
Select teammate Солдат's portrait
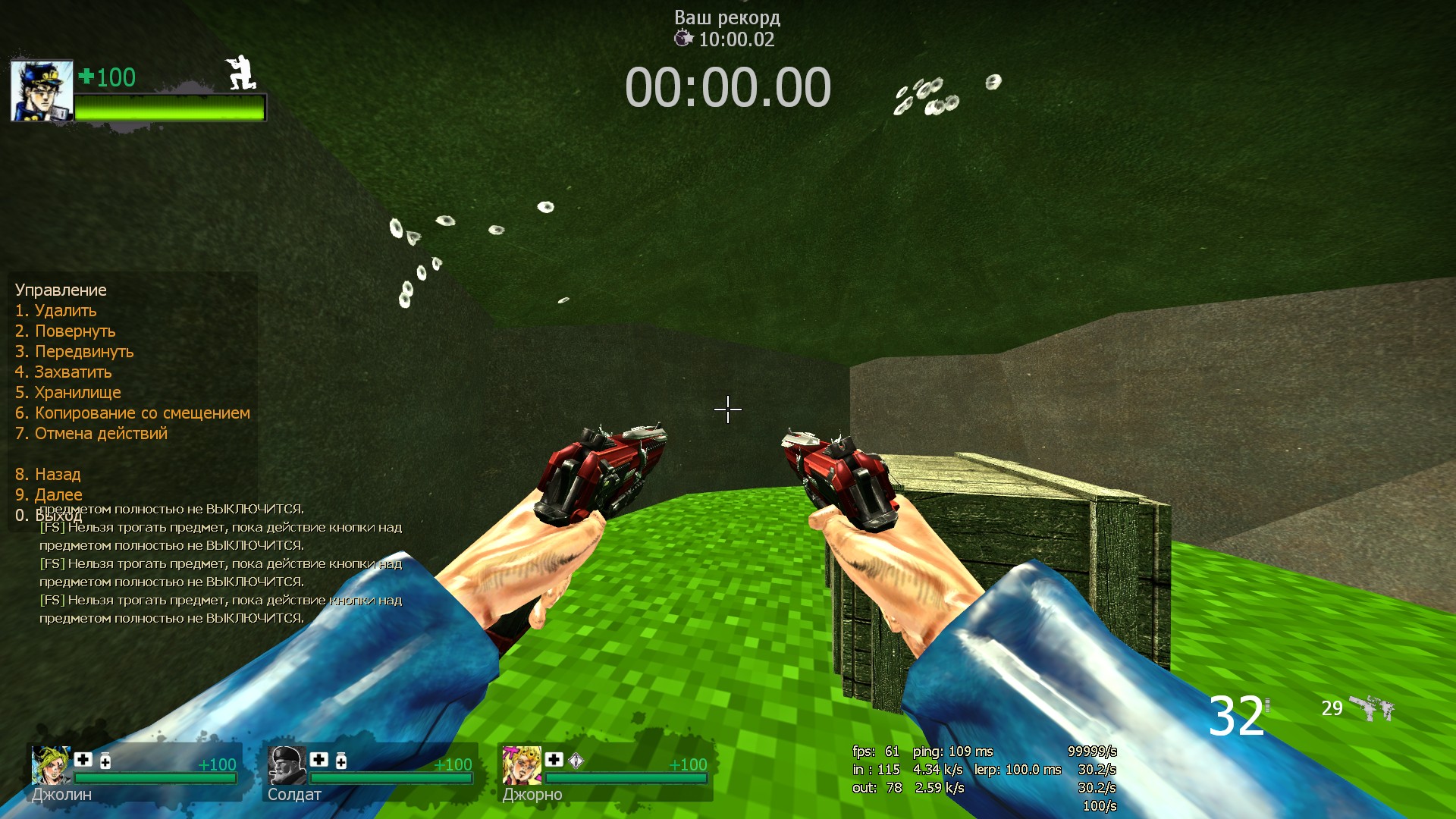point(286,765)
